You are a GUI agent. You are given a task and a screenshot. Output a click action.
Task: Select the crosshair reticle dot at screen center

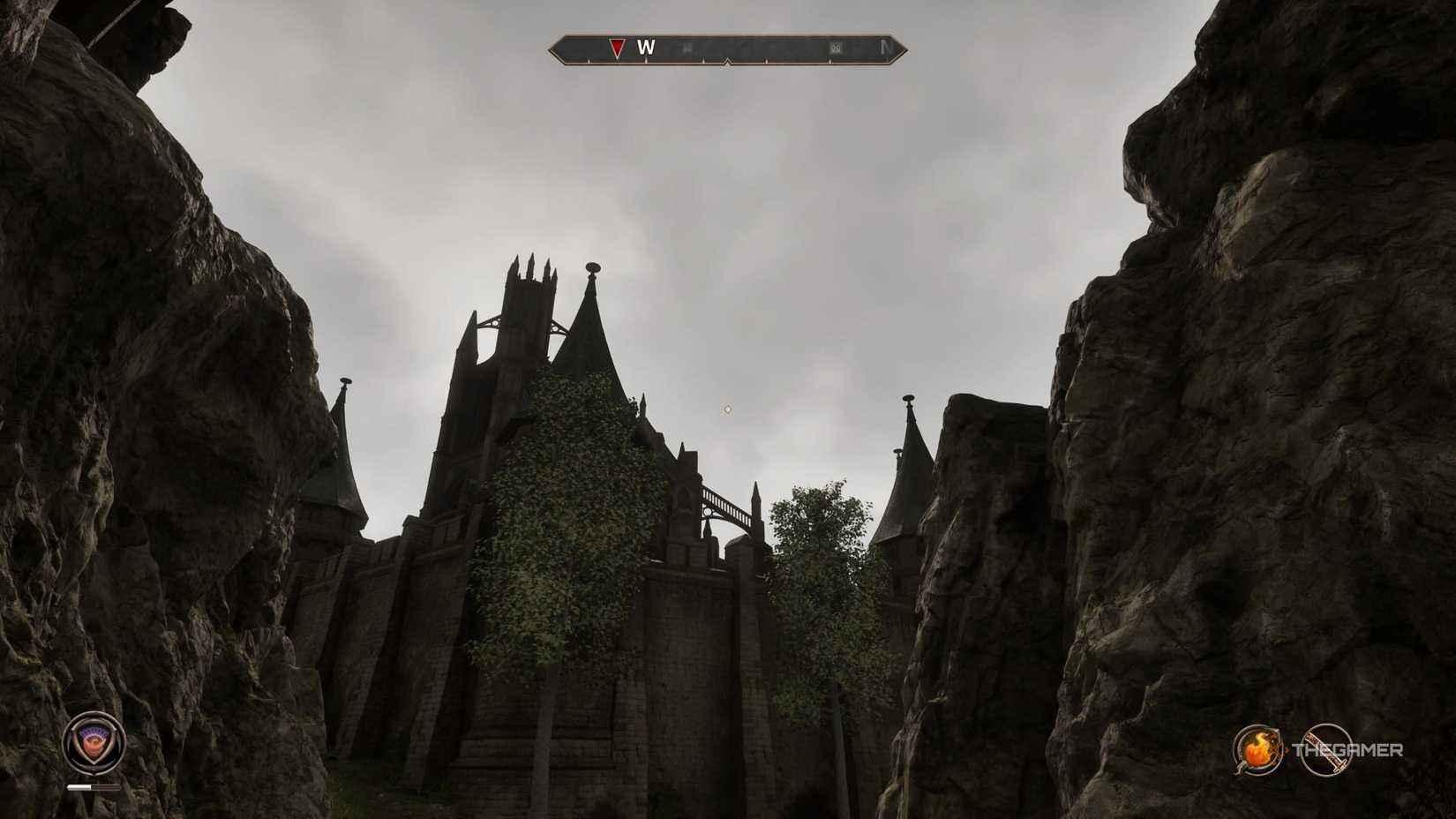pos(727,408)
